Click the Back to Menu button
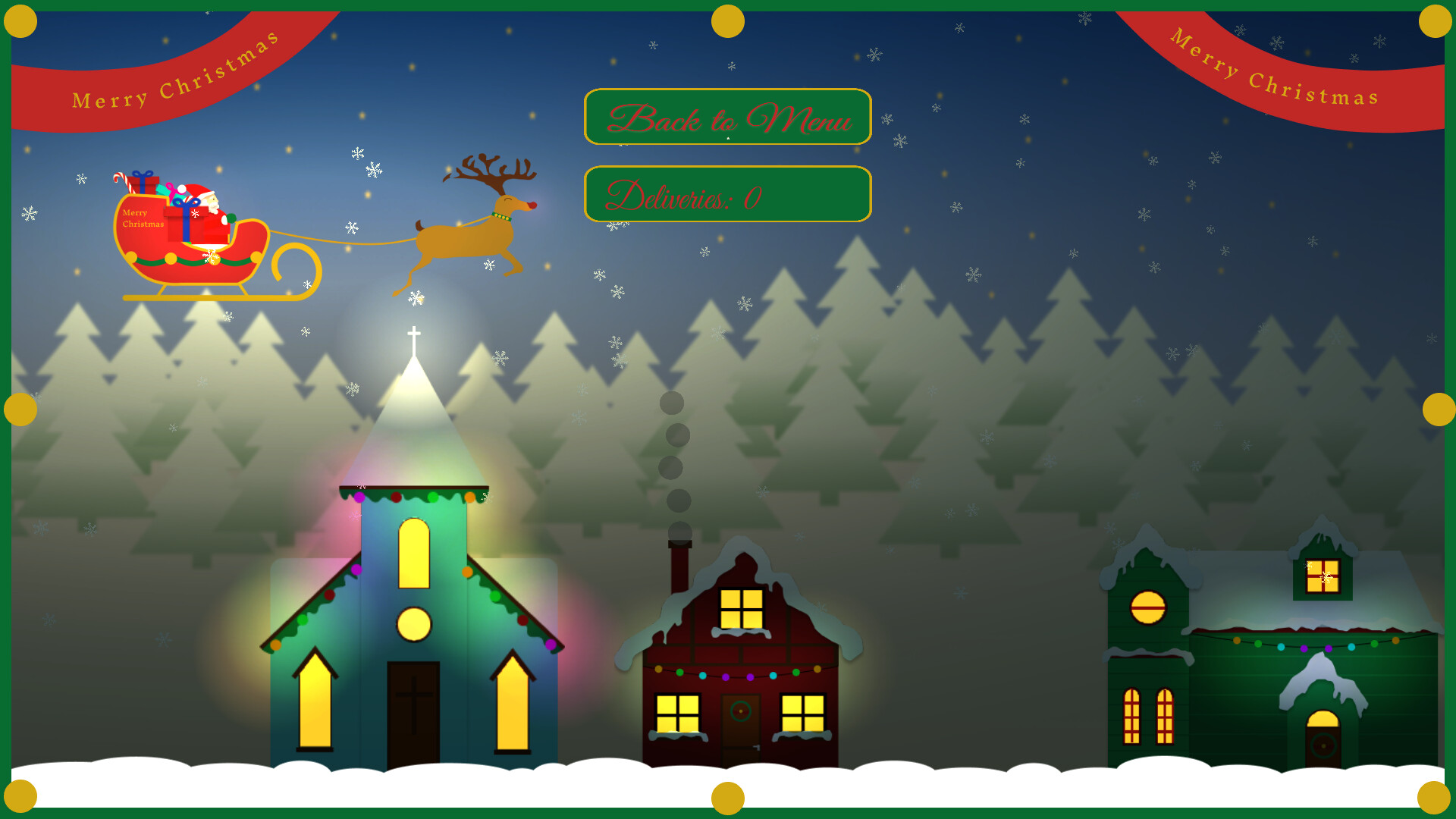Image resolution: width=1456 pixels, height=819 pixels. 726,118
